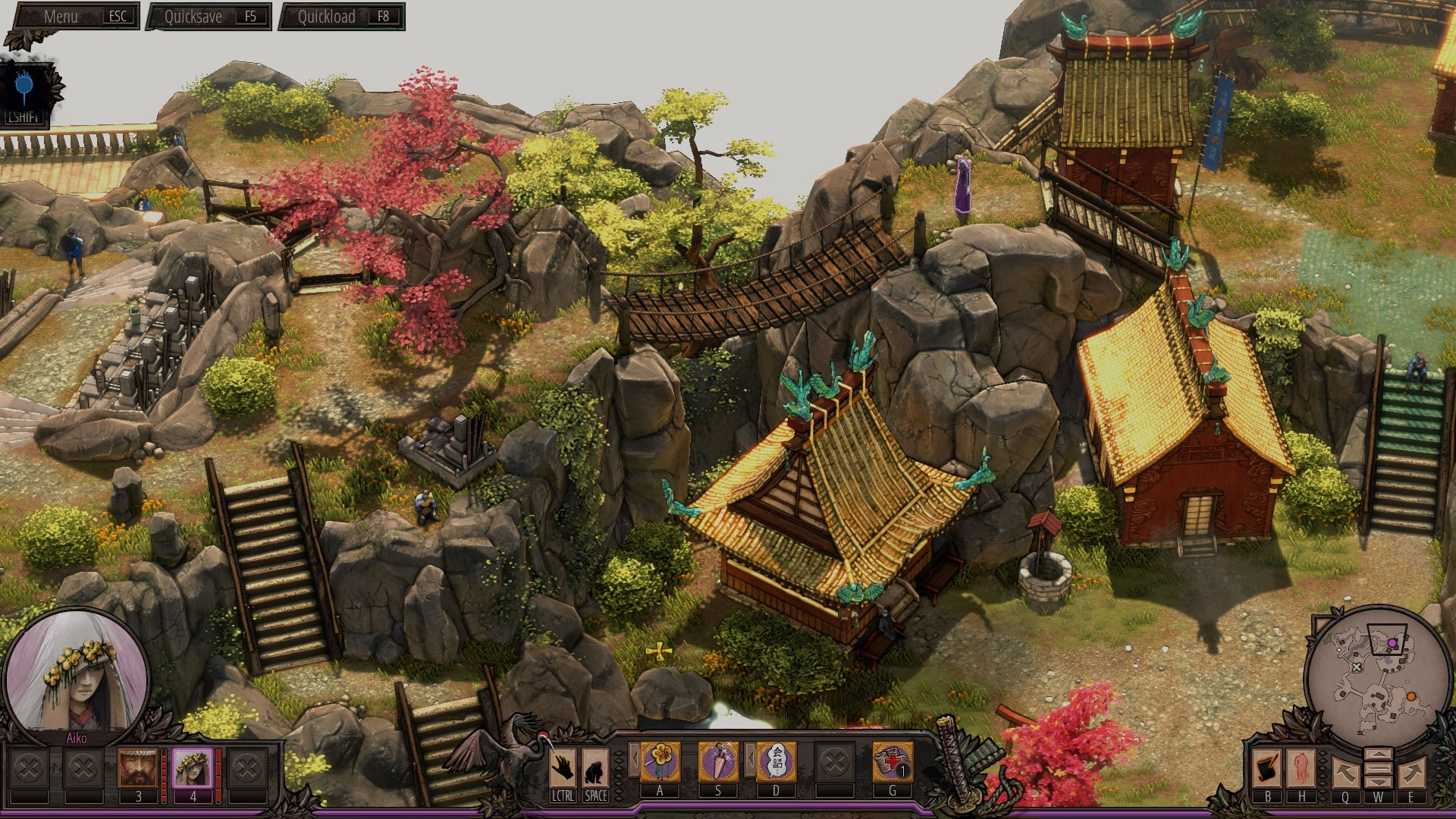Use the medkit healing item
This screenshot has width=1456, height=819.
(x=892, y=761)
